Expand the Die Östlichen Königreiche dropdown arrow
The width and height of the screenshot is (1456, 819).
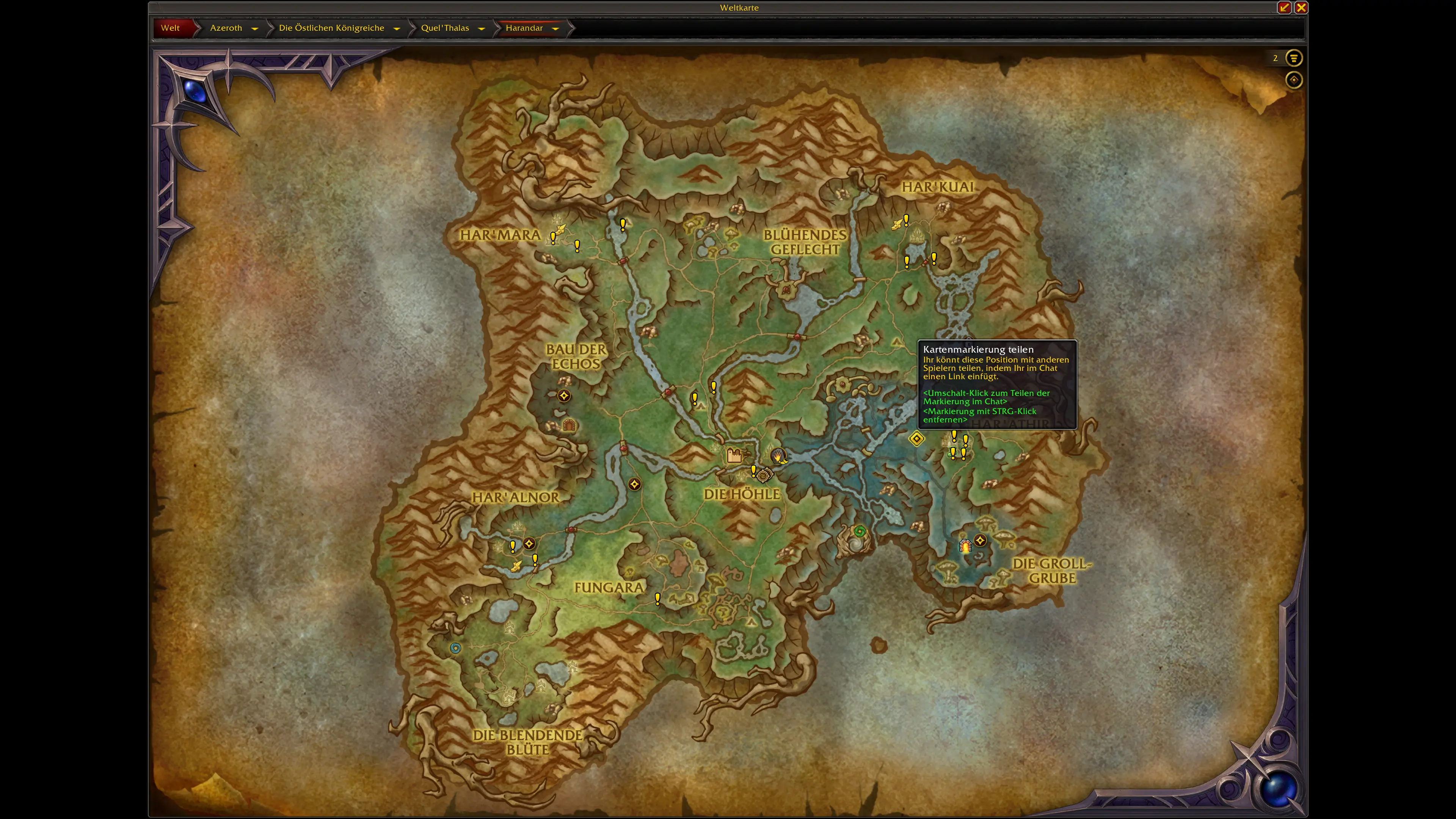point(396,28)
